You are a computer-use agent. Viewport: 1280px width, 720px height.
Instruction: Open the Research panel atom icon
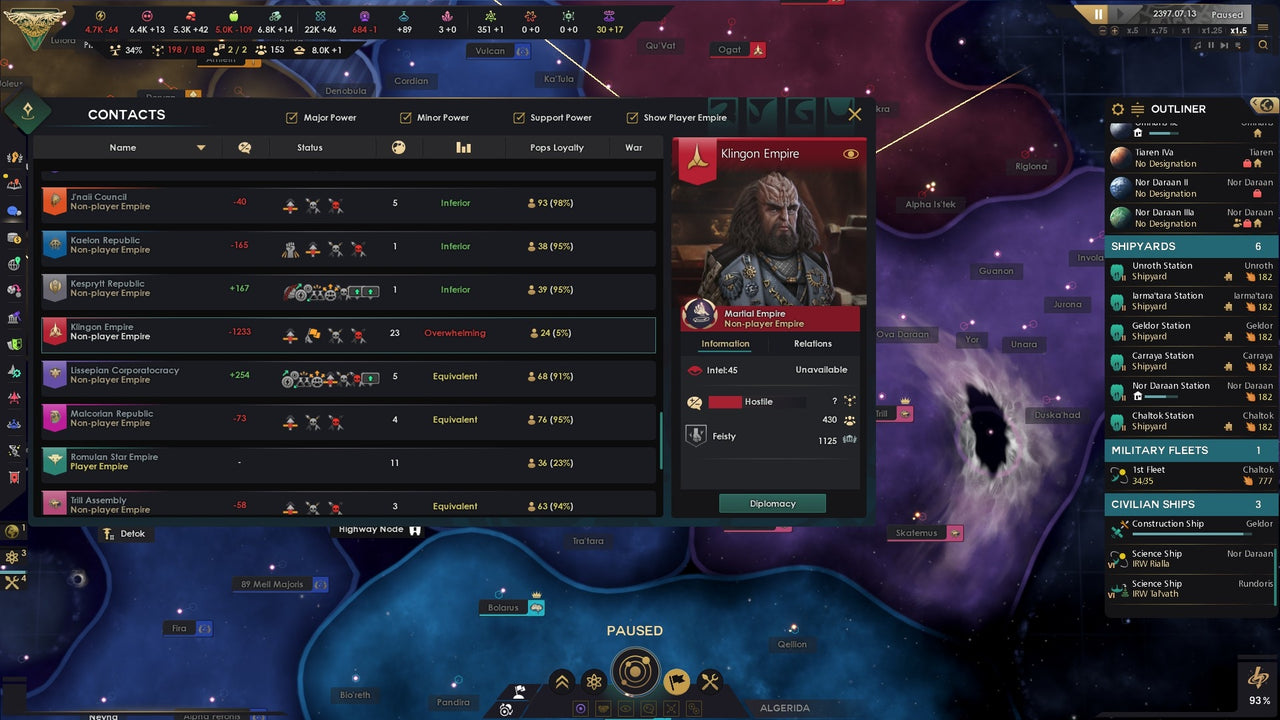point(598,682)
